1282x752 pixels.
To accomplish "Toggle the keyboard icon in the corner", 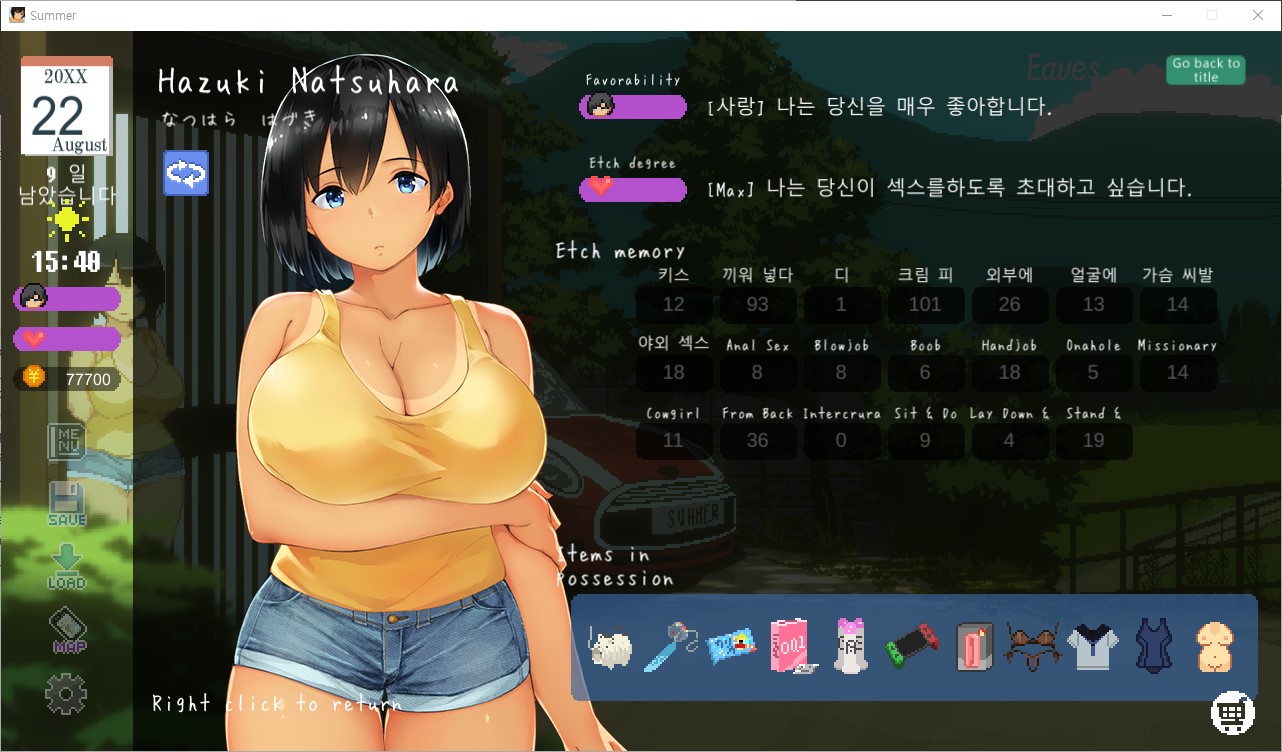I will coord(1232,712).
